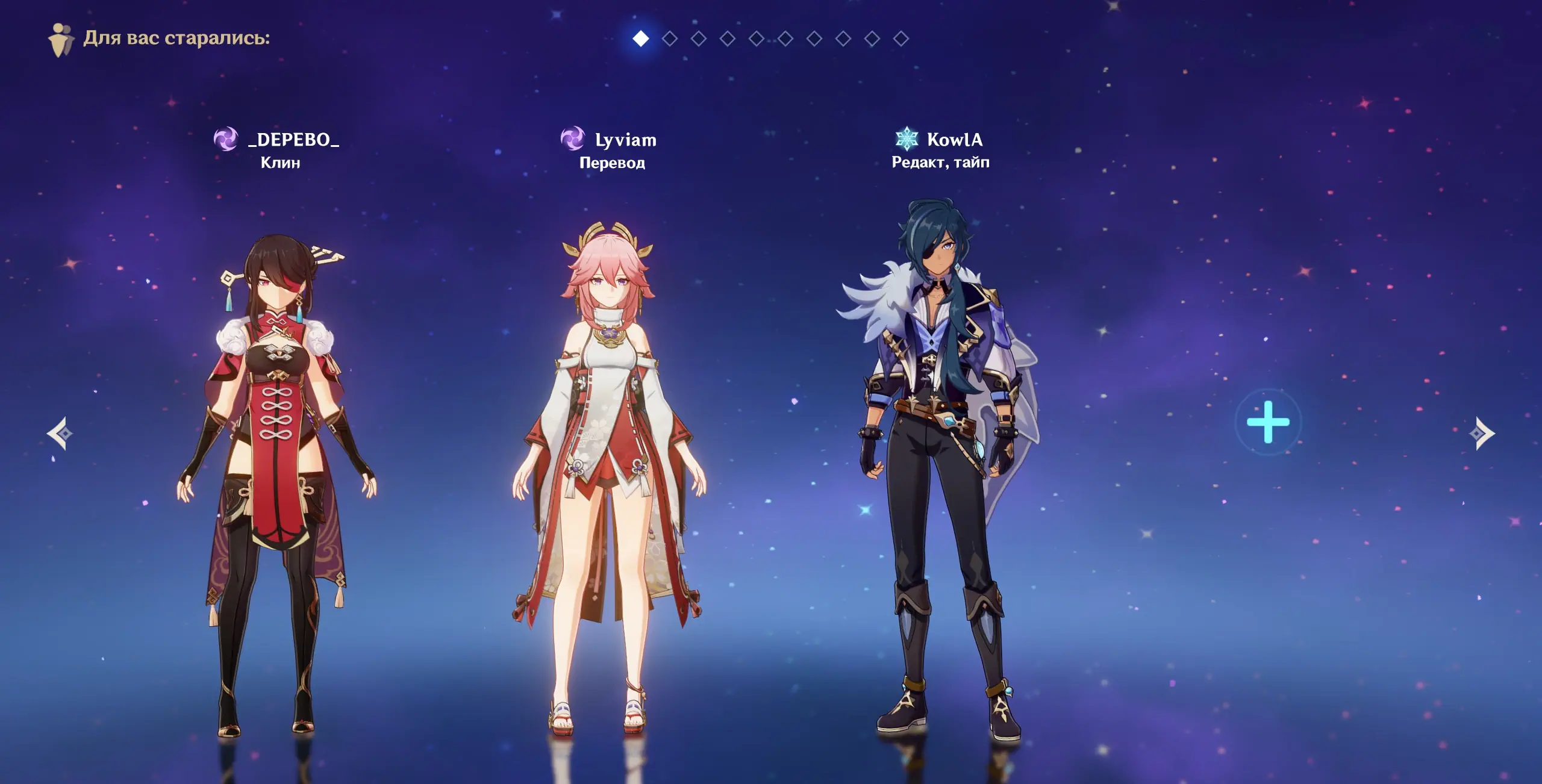
Task: Go to the previous page with the left arrow
Action: pyautogui.click(x=60, y=433)
